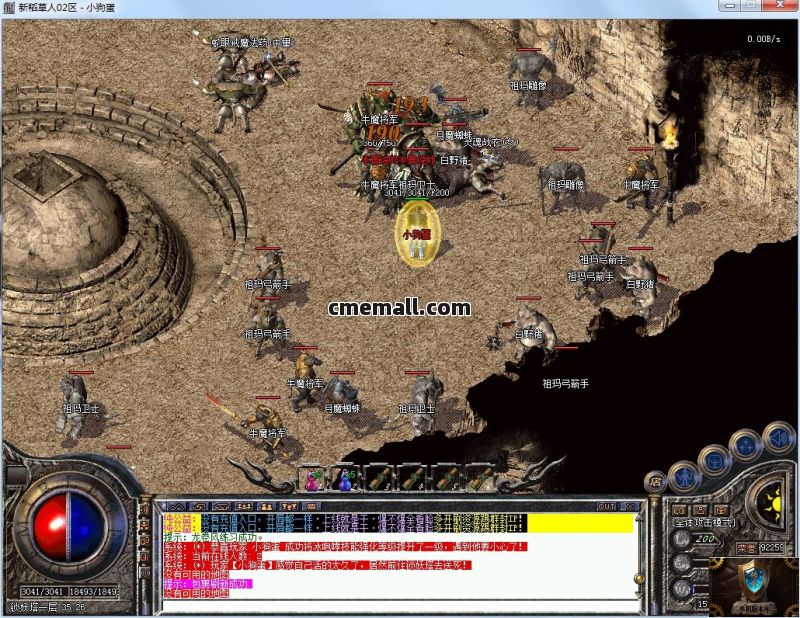This screenshot has height=618, width=800.
Task: Open the character status round button
Action: [682, 475]
